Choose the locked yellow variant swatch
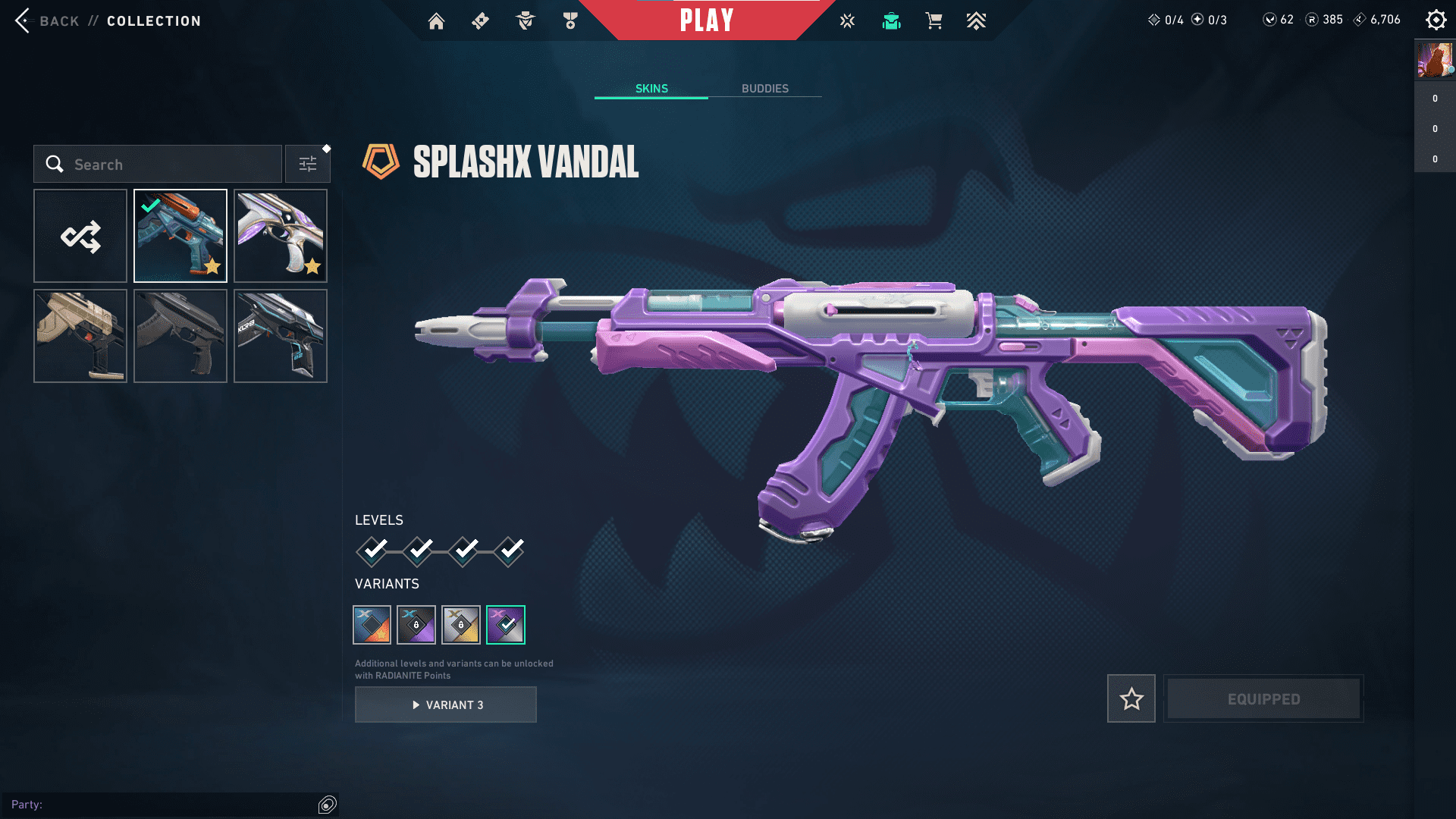 pyautogui.click(x=461, y=625)
